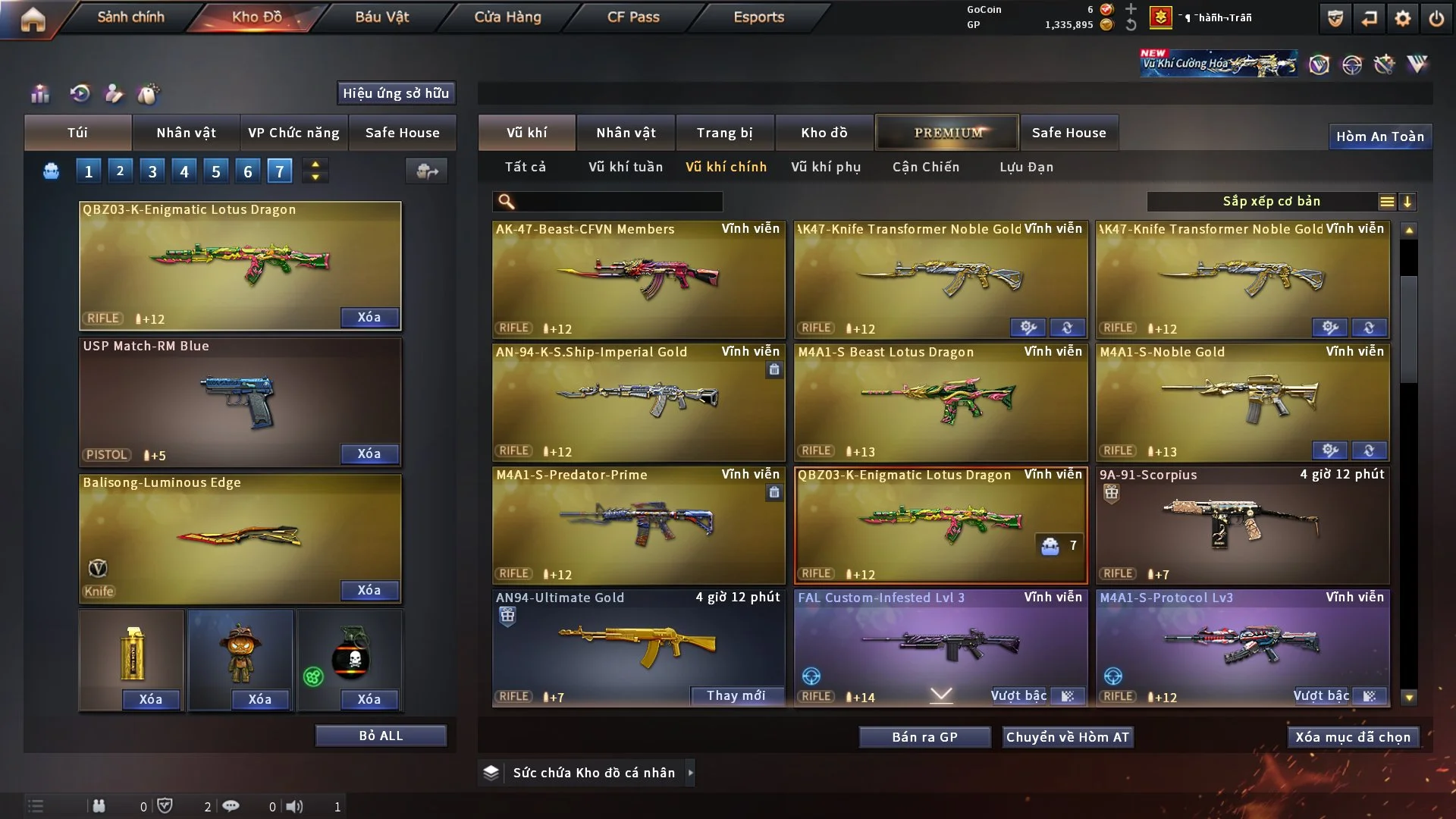The image size is (1456, 819).
Task: Select the M4A1-S-Predator-Prime rifle
Action: (x=638, y=525)
